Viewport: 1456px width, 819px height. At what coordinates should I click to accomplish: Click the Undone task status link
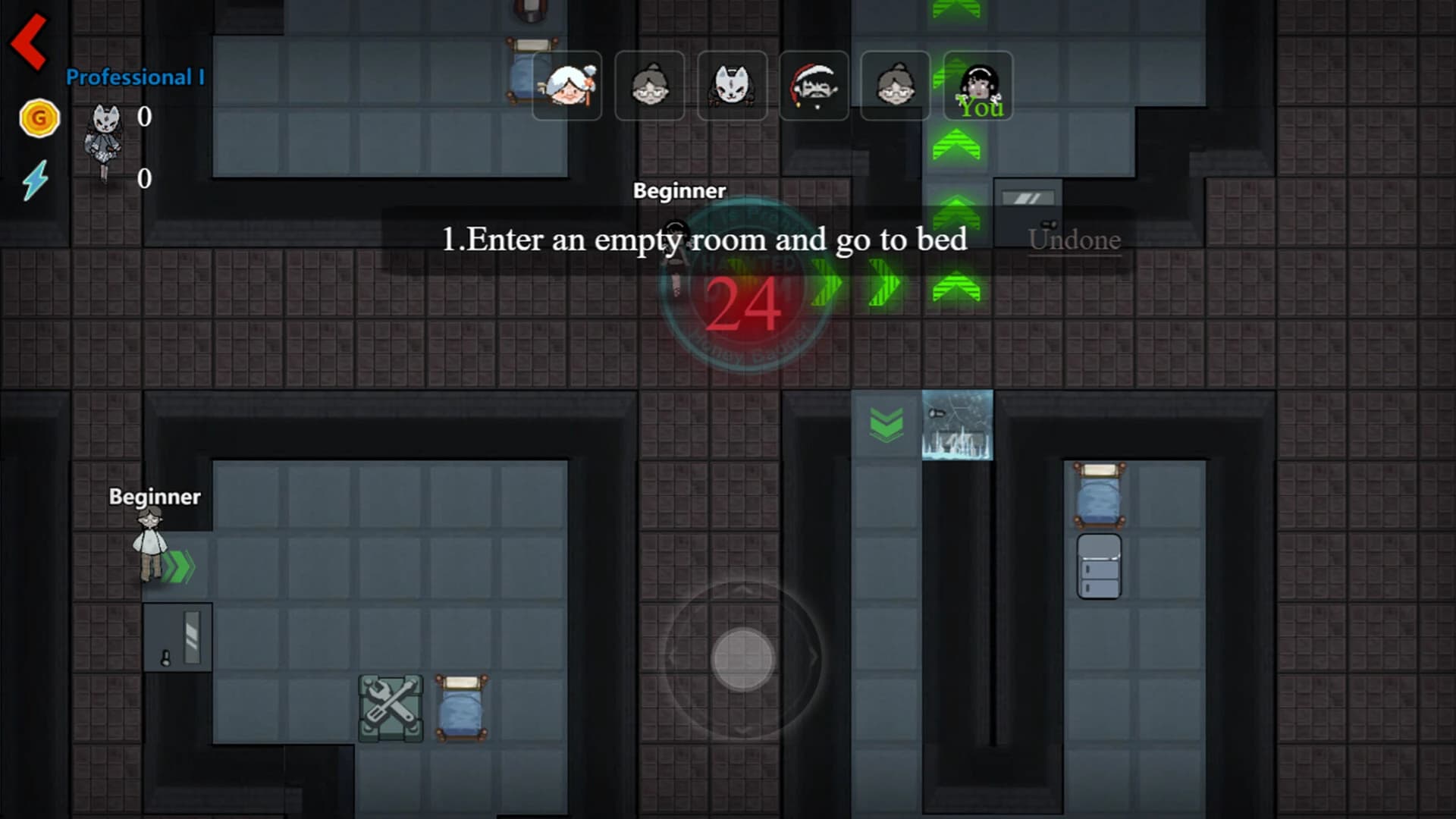tap(1075, 240)
